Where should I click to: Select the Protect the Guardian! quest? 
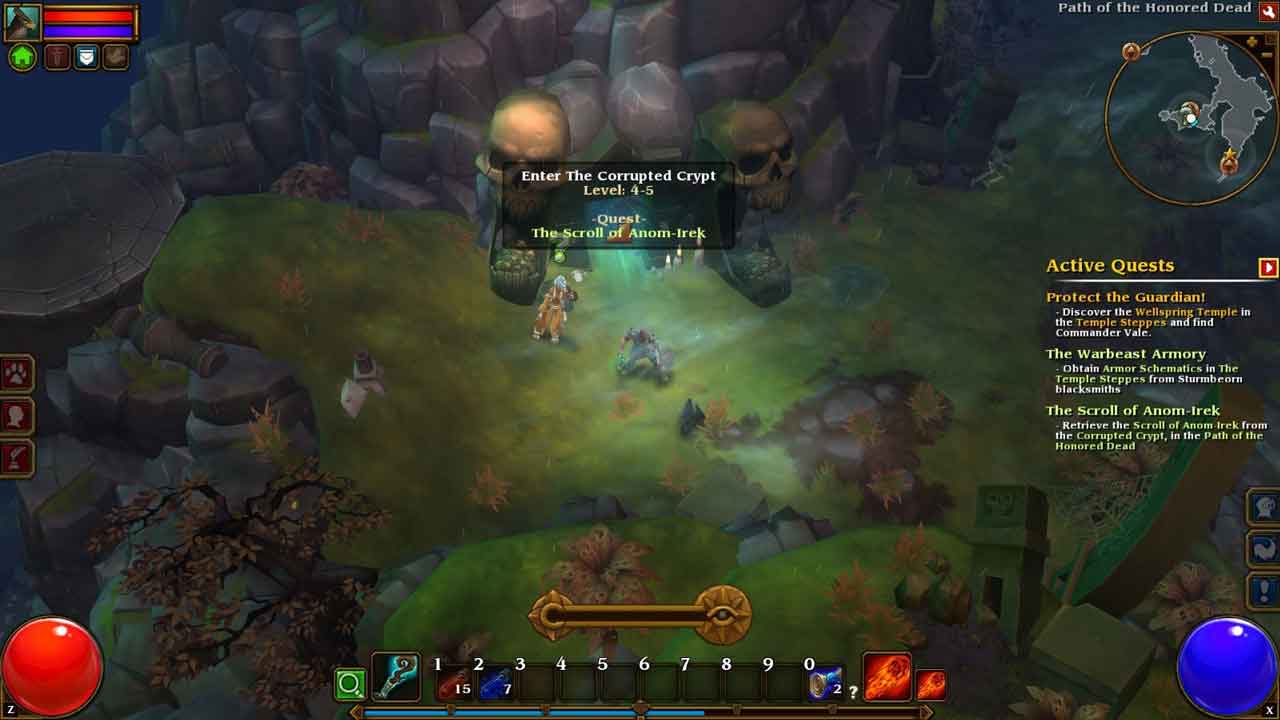click(1125, 297)
